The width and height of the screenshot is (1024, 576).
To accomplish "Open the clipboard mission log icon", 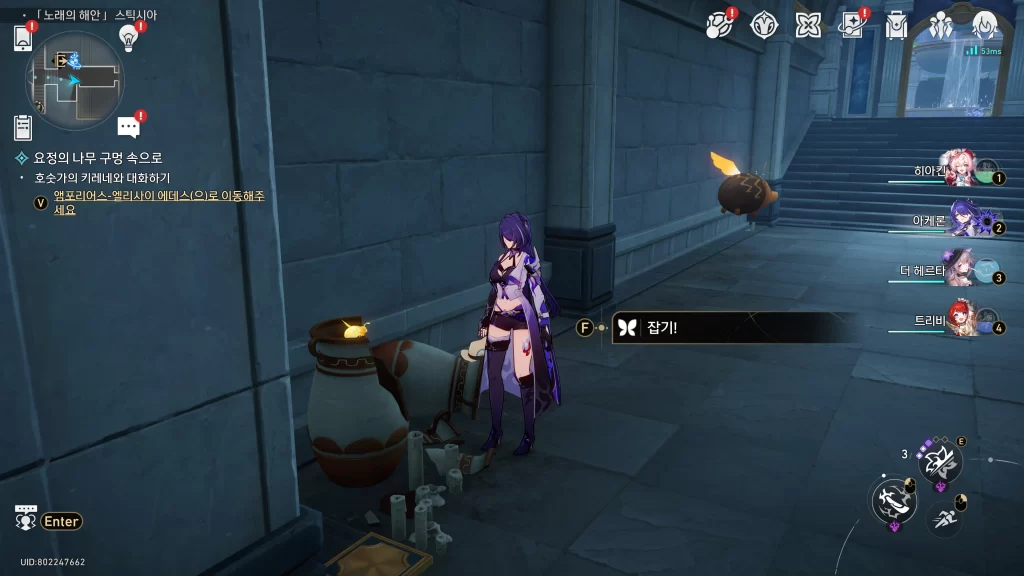I will pyautogui.click(x=23, y=127).
